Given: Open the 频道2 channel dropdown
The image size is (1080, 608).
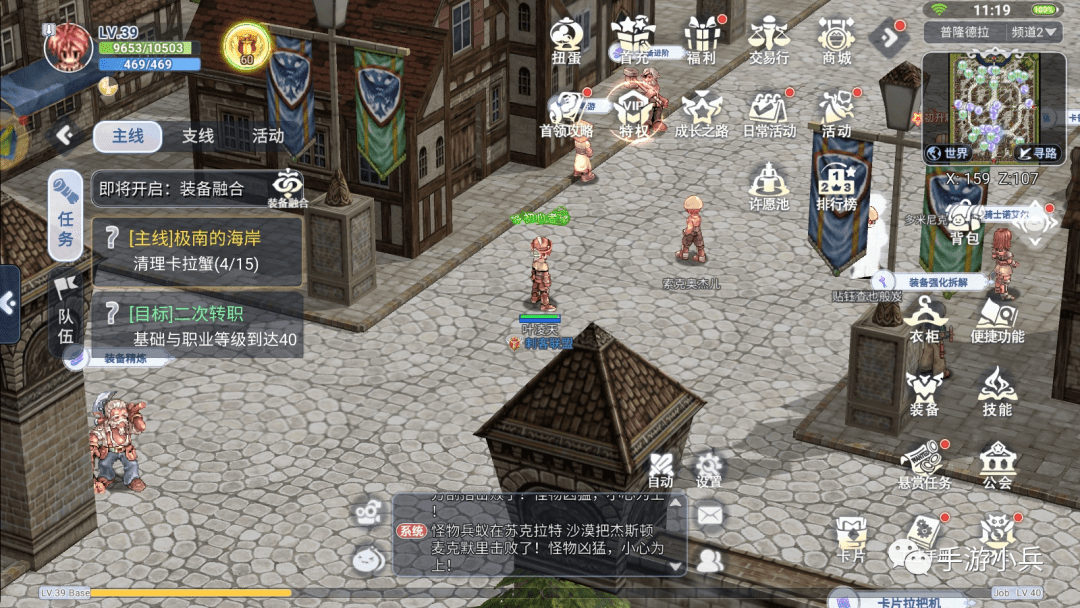Looking at the screenshot, I should (1034, 32).
